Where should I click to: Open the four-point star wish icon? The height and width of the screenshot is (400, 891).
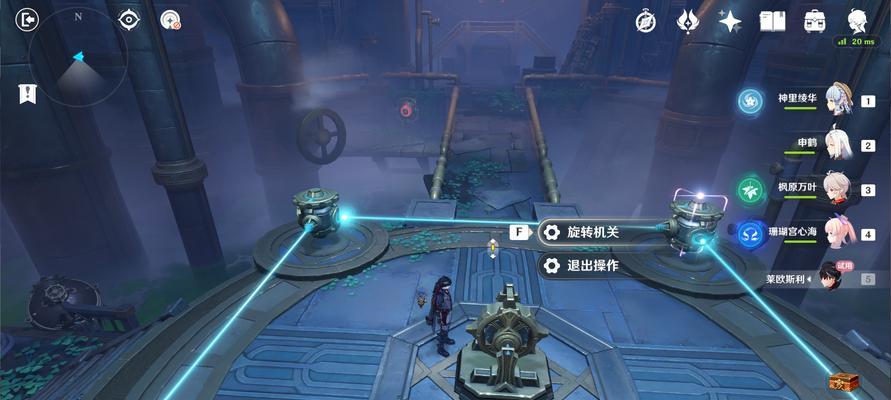[730, 20]
